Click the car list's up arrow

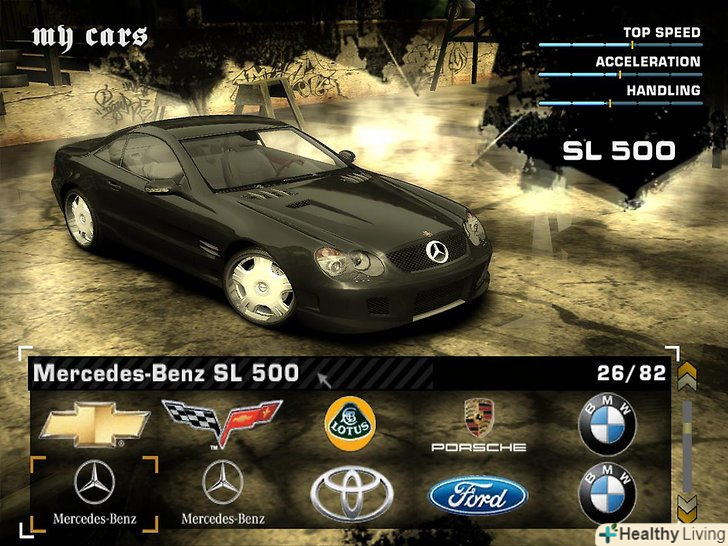point(686,377)
